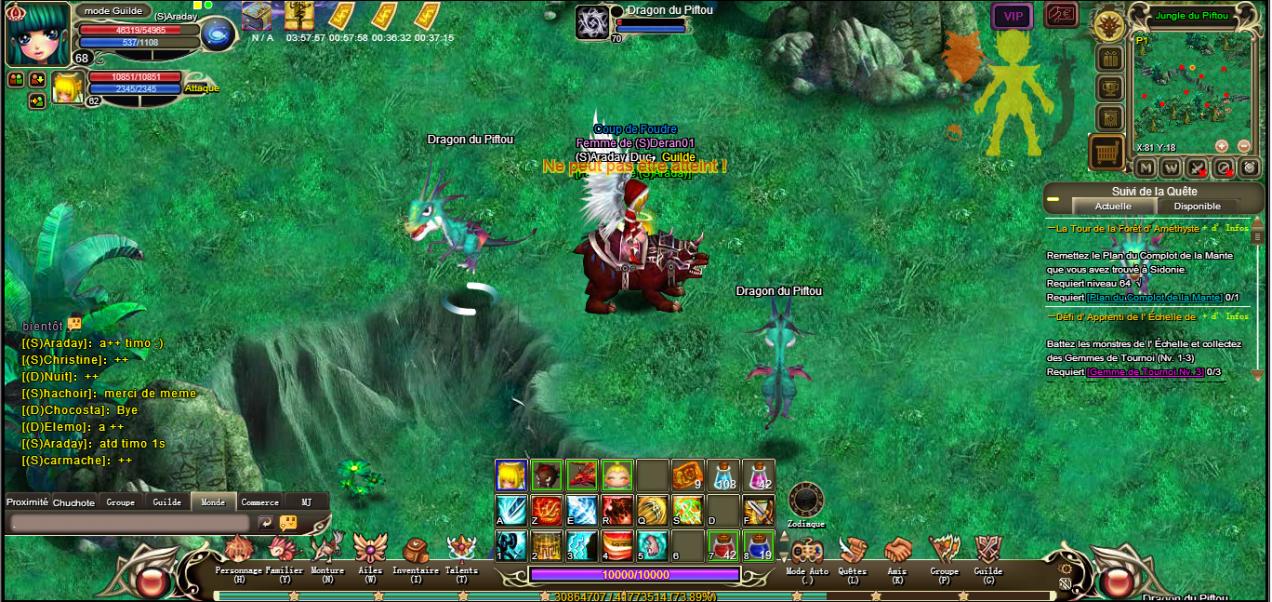Screen dimensions: 1272x602
Task: Zoom in the minimap with plus button
Action: 1221,146
